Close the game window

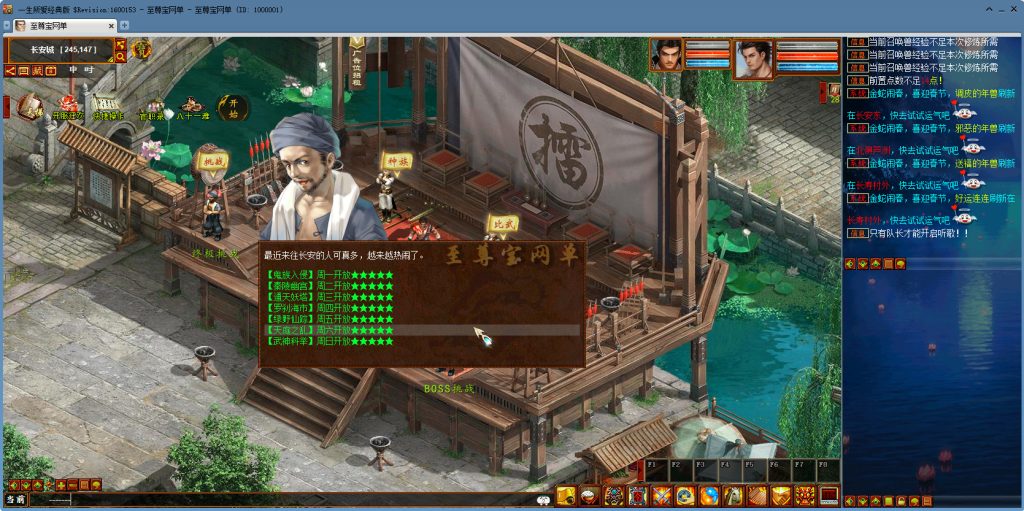1011,8
